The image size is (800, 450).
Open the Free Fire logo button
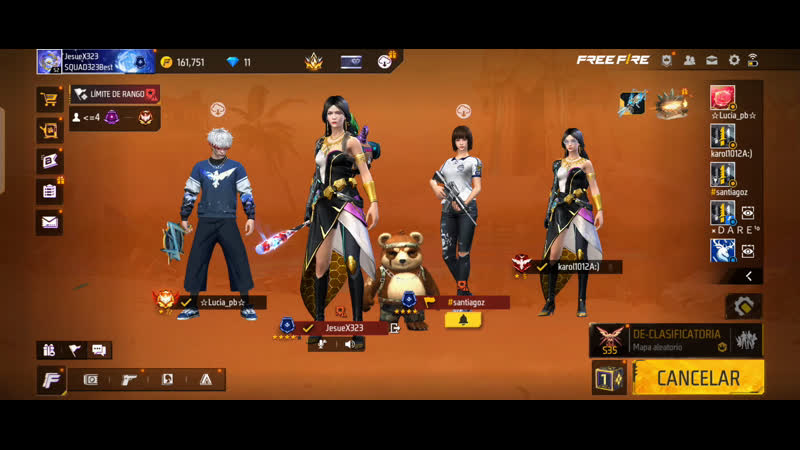click(51, 380)
